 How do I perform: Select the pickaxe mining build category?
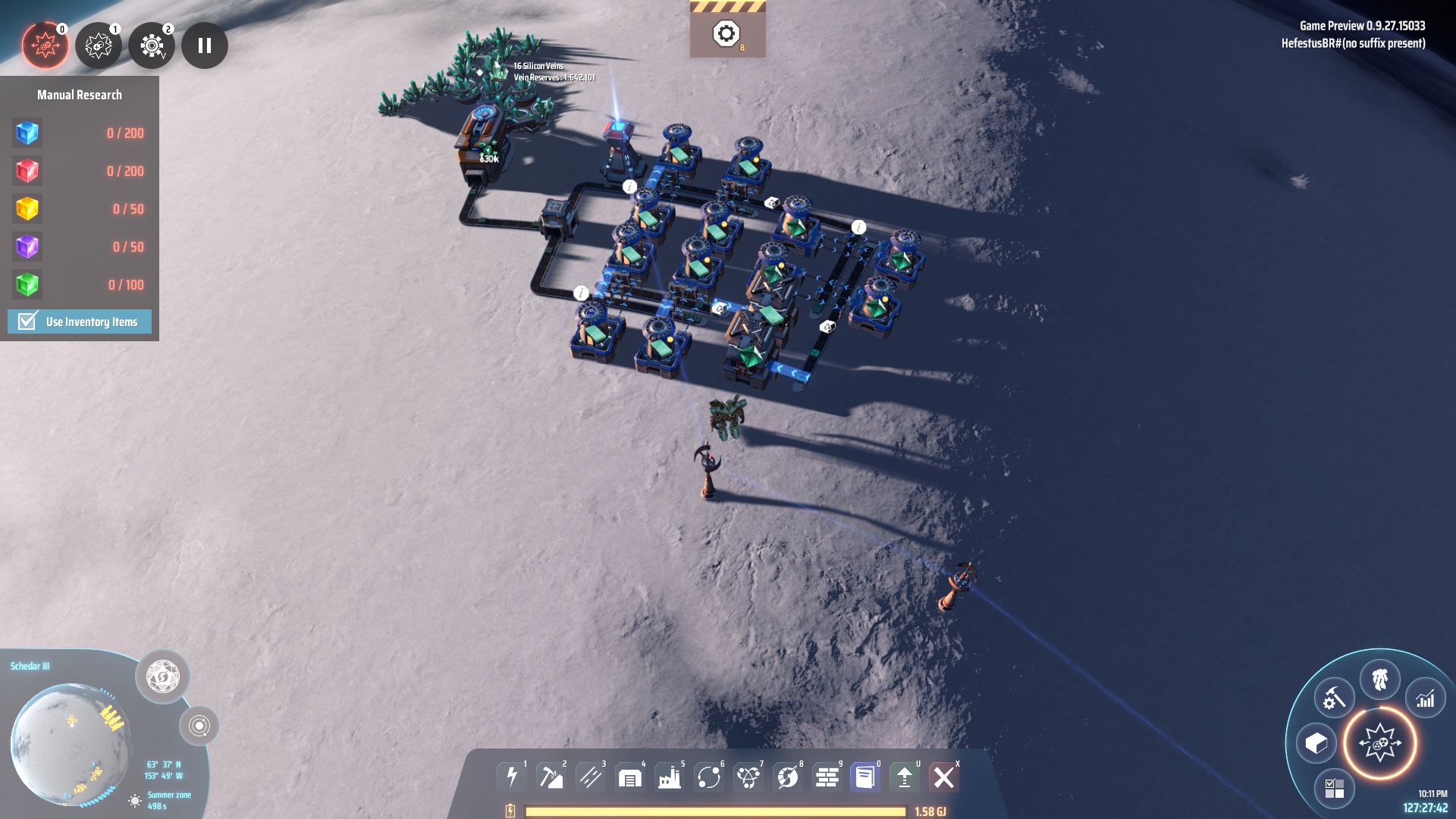click(x=551, y=777)
